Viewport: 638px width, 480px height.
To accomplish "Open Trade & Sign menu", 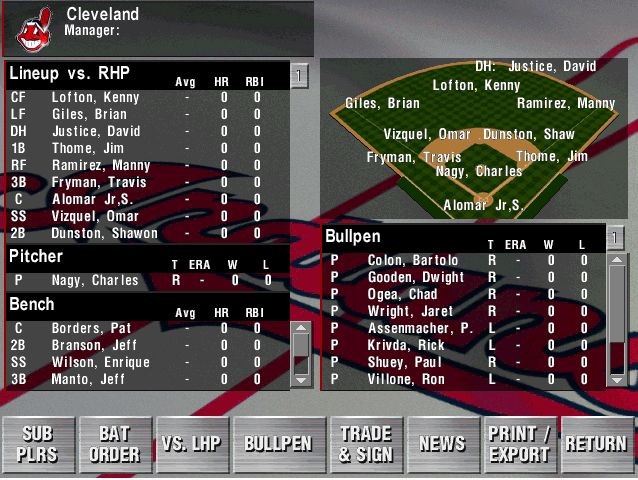I will tap(365, 444).
